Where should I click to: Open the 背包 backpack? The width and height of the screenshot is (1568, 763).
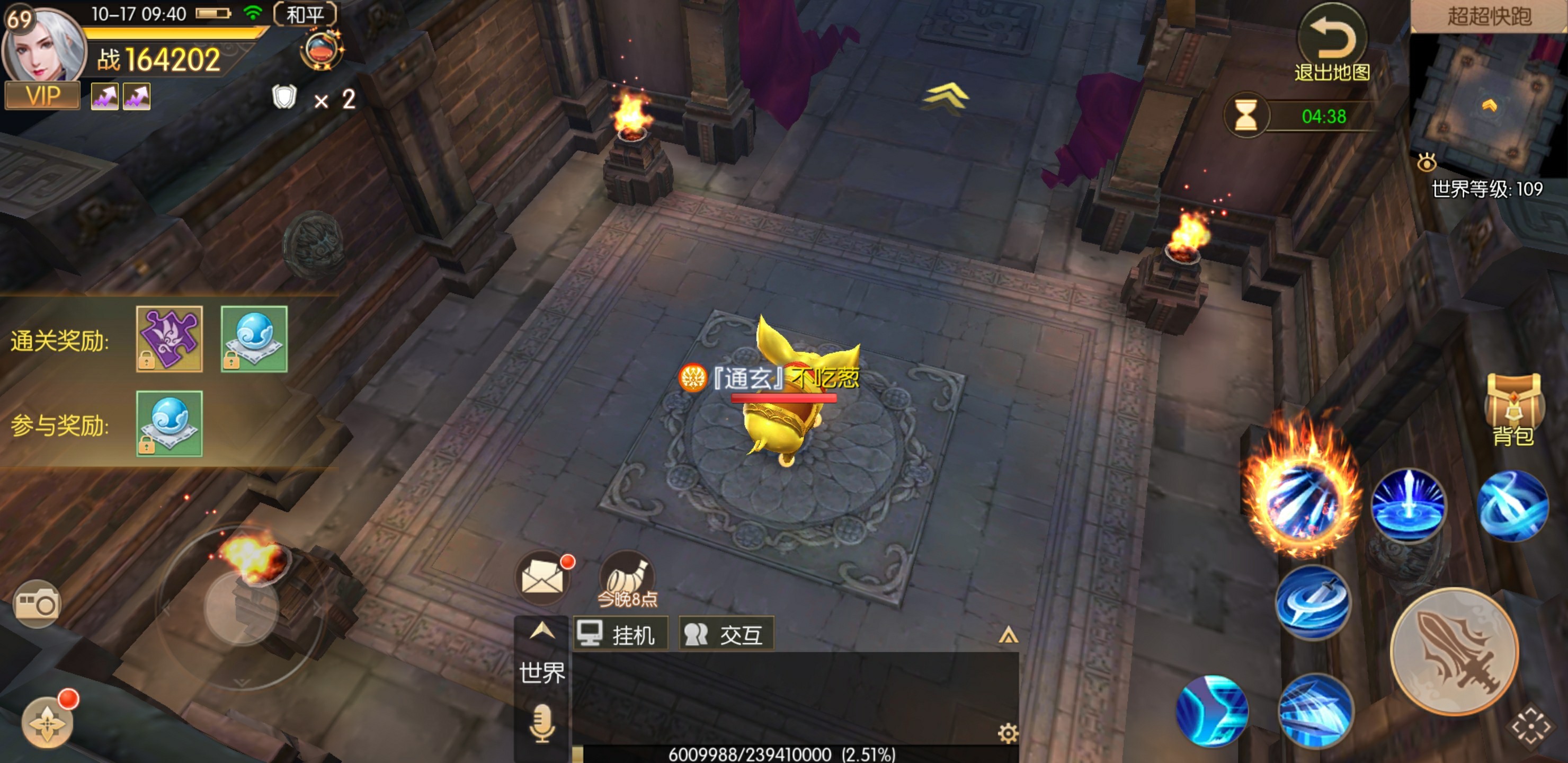1513,408
